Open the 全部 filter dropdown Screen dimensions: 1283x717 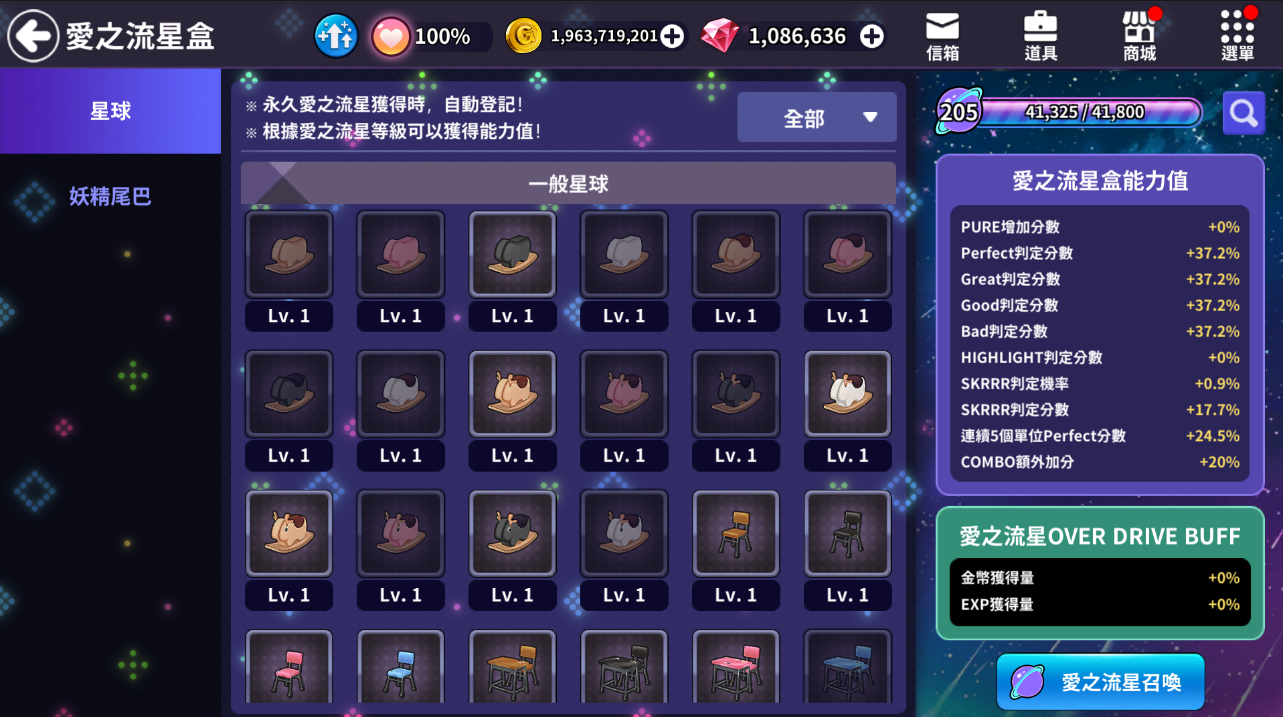[816, 118]
